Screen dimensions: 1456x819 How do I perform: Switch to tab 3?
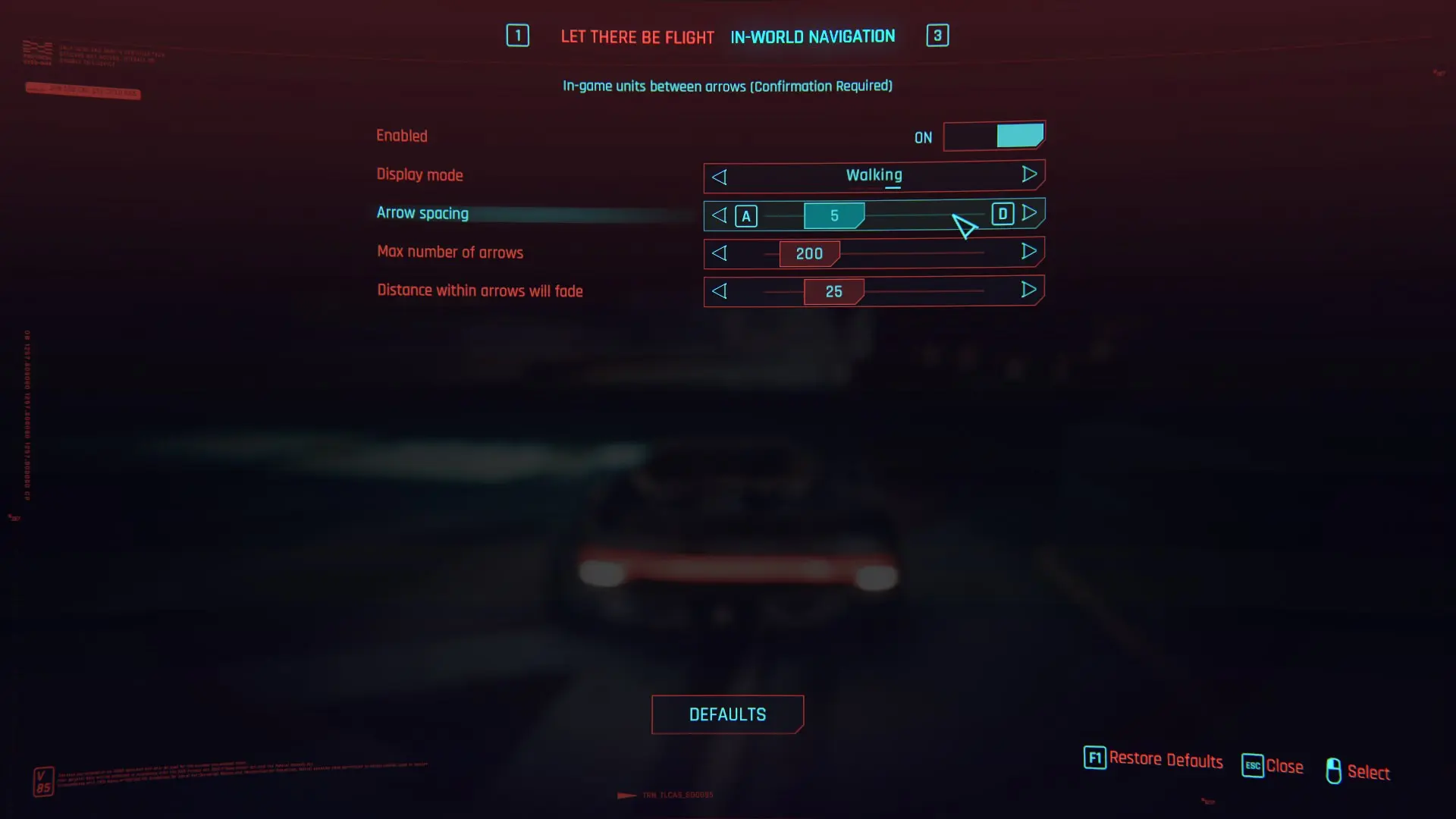(x=937, y=35)
